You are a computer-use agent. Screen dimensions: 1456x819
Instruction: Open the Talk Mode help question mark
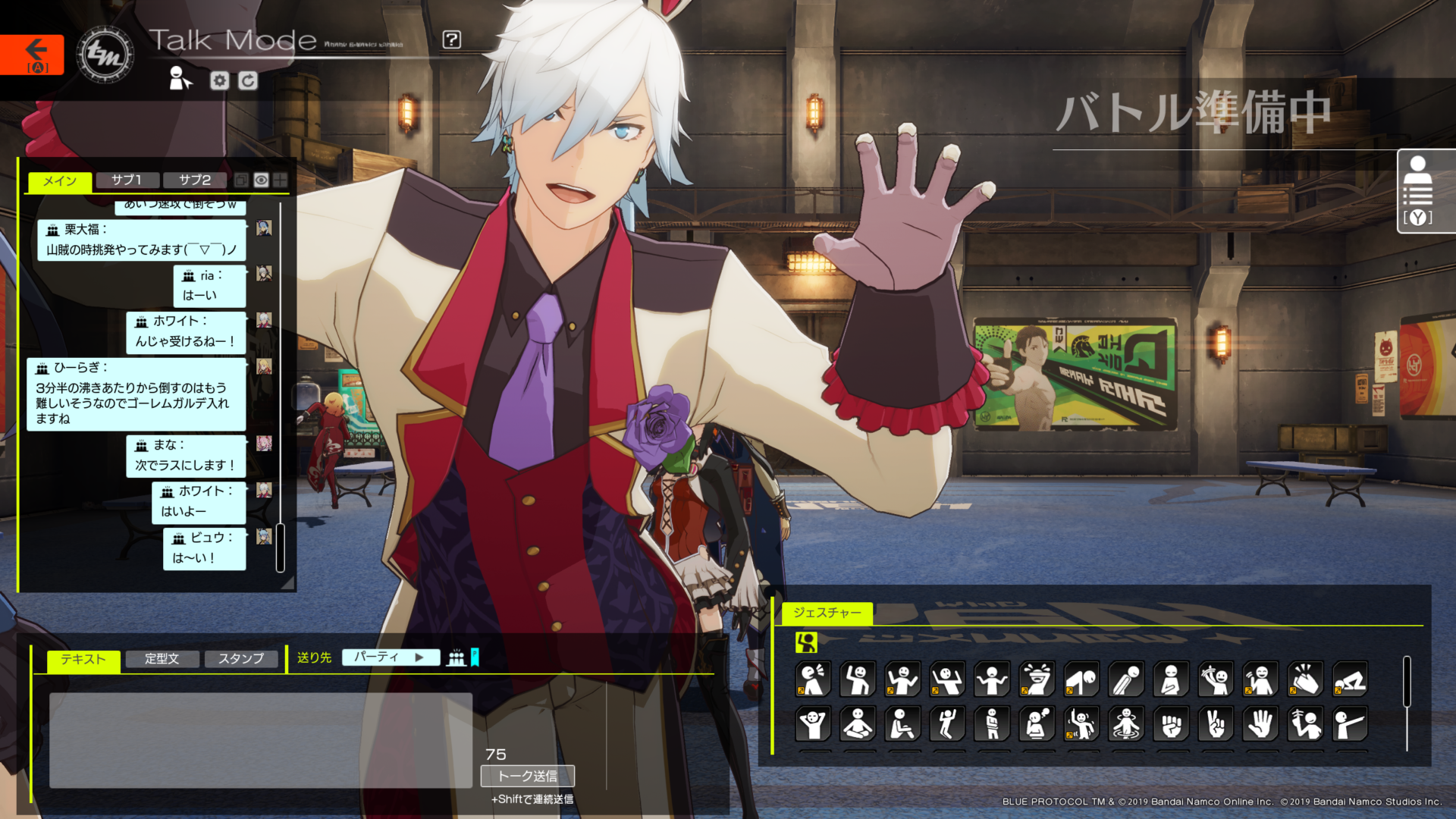point(451,39)
